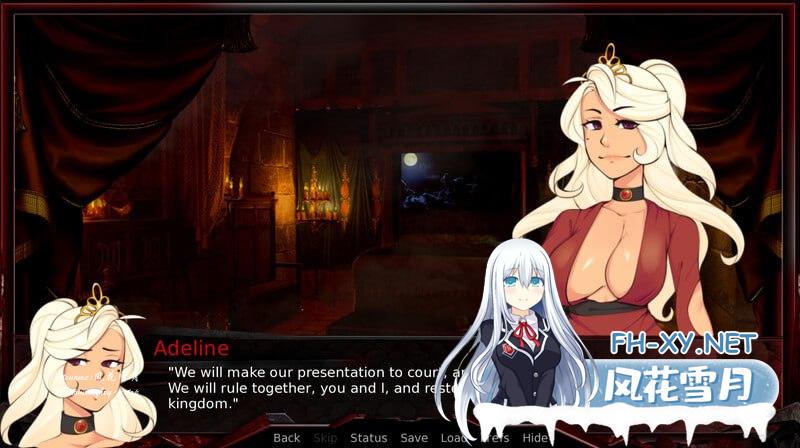Go back using the Back button
Screen dimensions: 800x448
(286, 438)
